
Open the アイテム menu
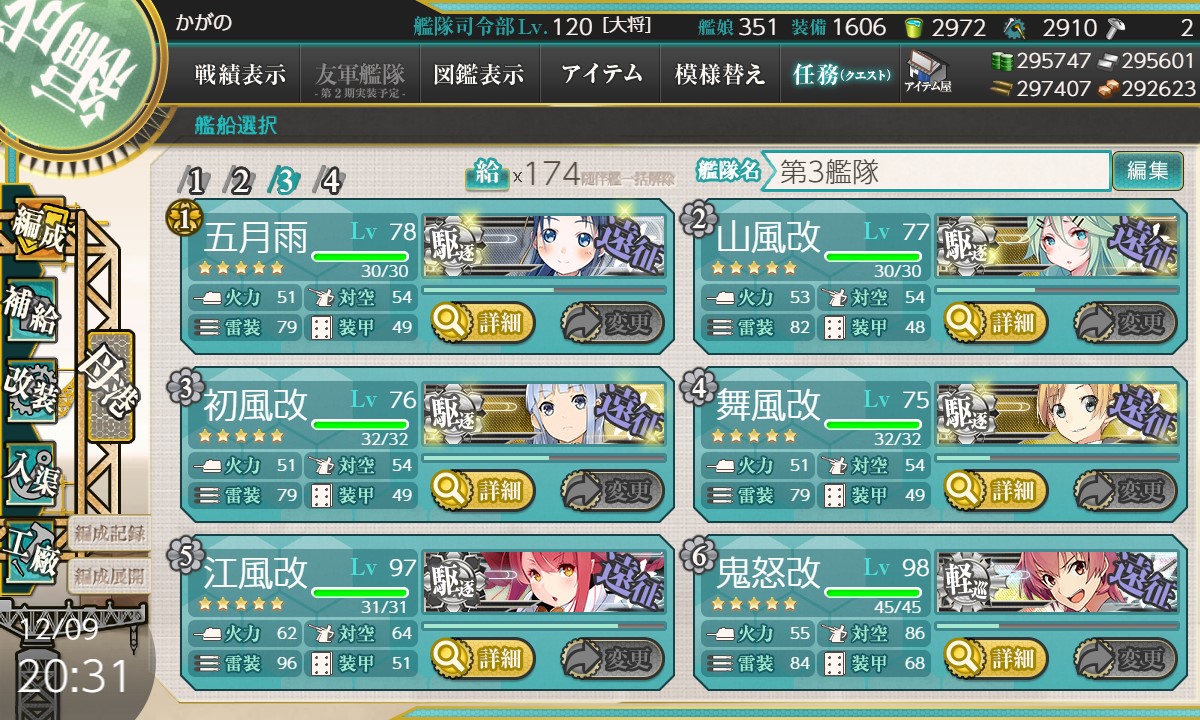600,75
